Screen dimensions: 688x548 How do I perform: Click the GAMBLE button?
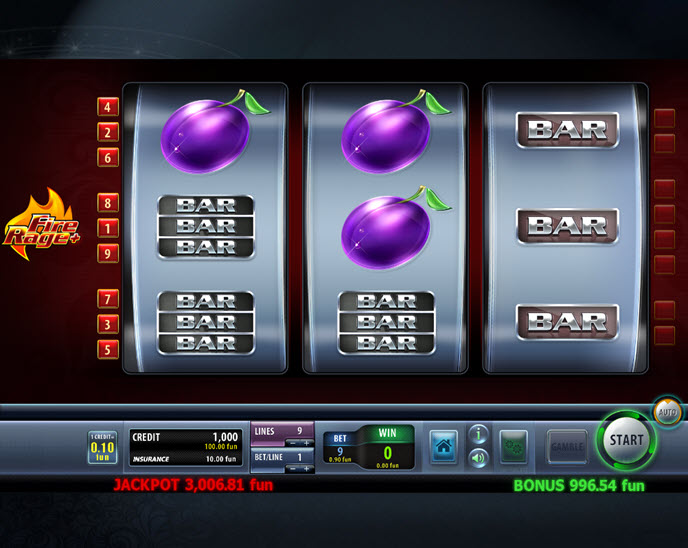coord(567,446)
